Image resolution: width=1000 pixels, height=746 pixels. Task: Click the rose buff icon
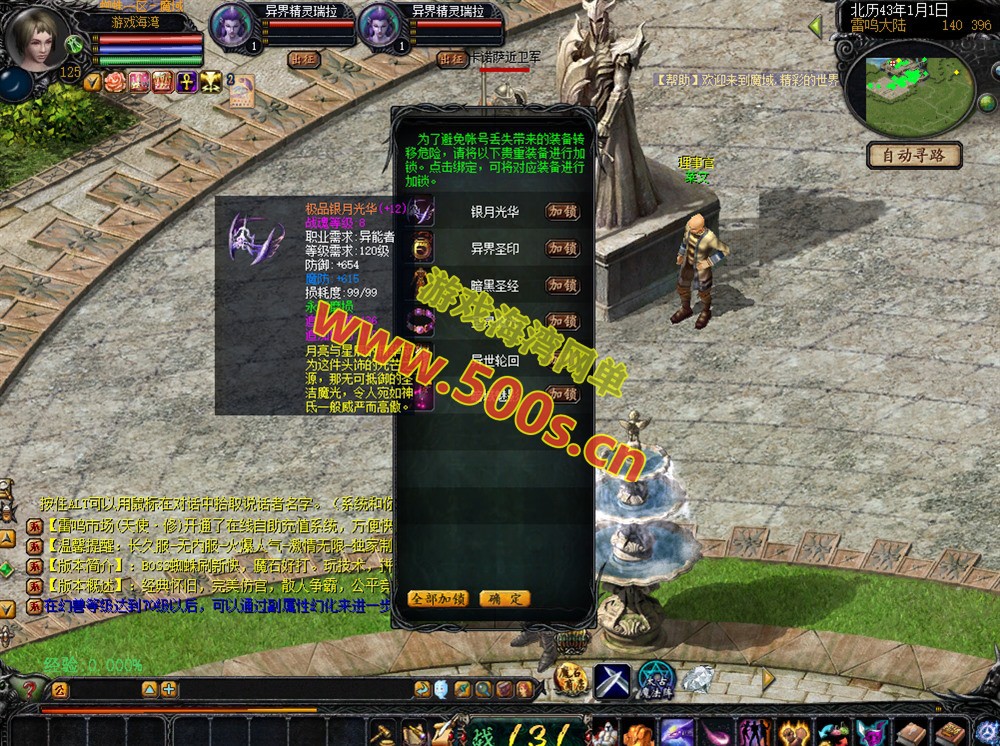pos(115,81)
